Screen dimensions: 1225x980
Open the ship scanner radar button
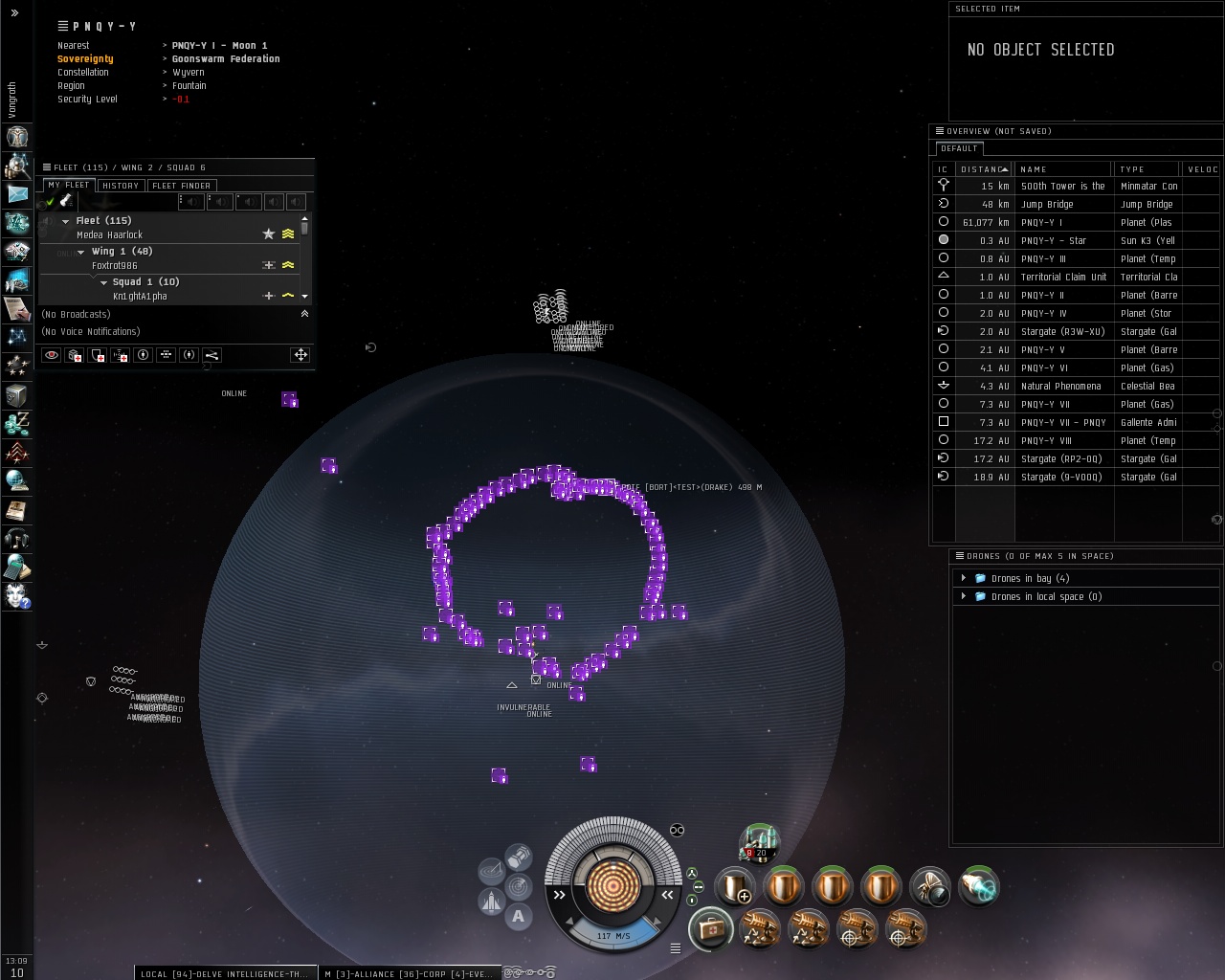coord(491,871)
